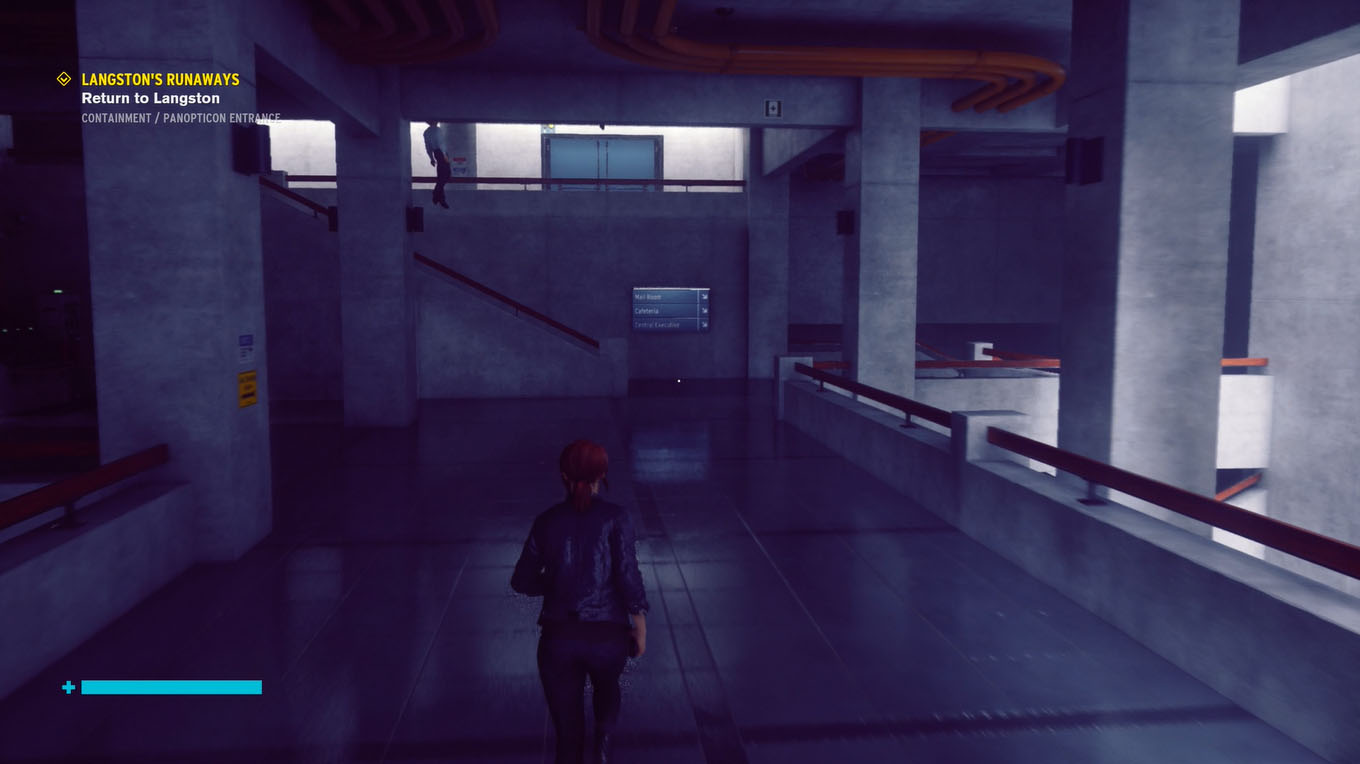Viewport: 1360px width, 764px height.
Task: Expand the Langston's Runaways mission header
Action: (x=160, y=79)
